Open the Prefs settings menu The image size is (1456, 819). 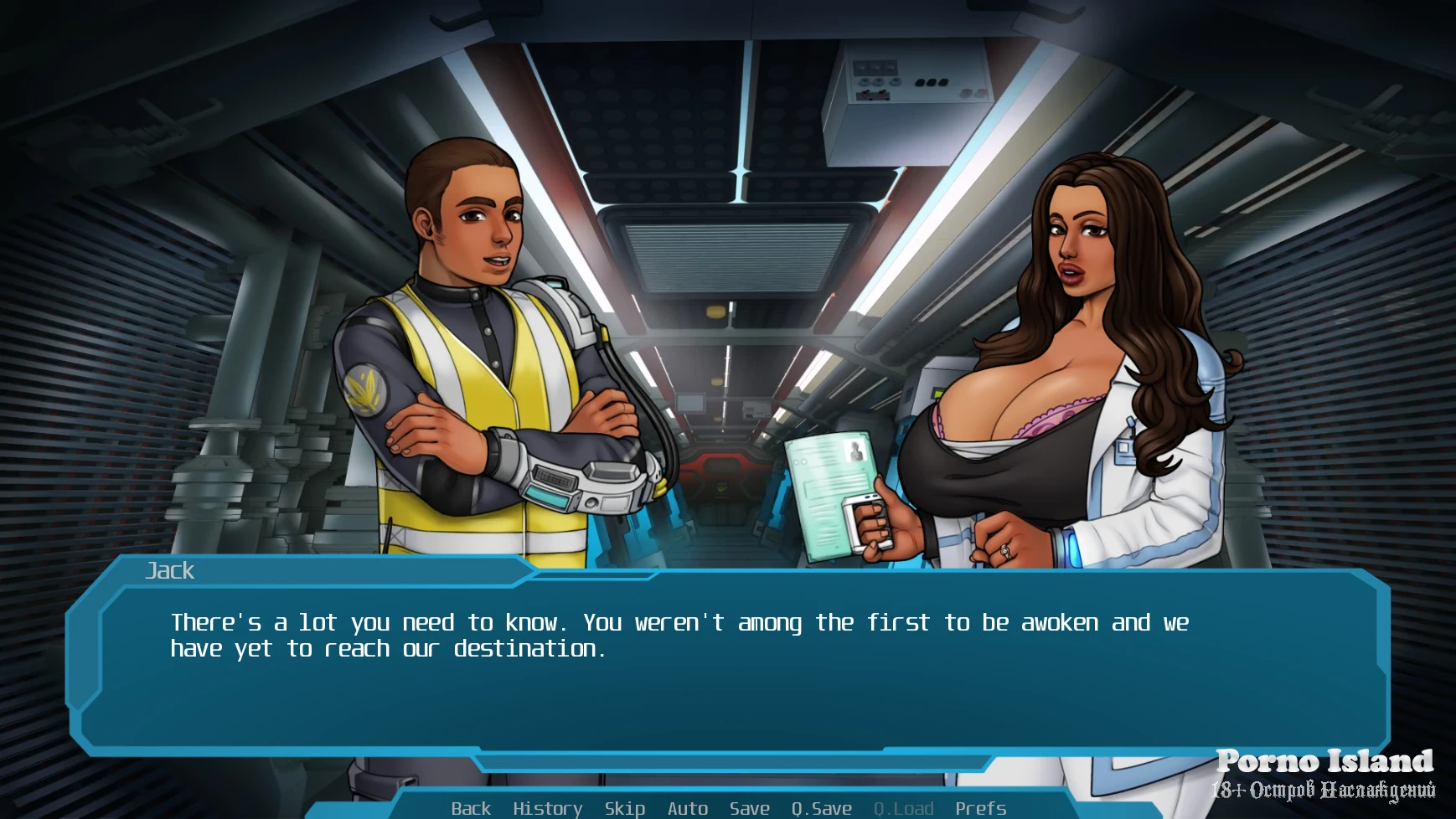(x=980, y=808)
